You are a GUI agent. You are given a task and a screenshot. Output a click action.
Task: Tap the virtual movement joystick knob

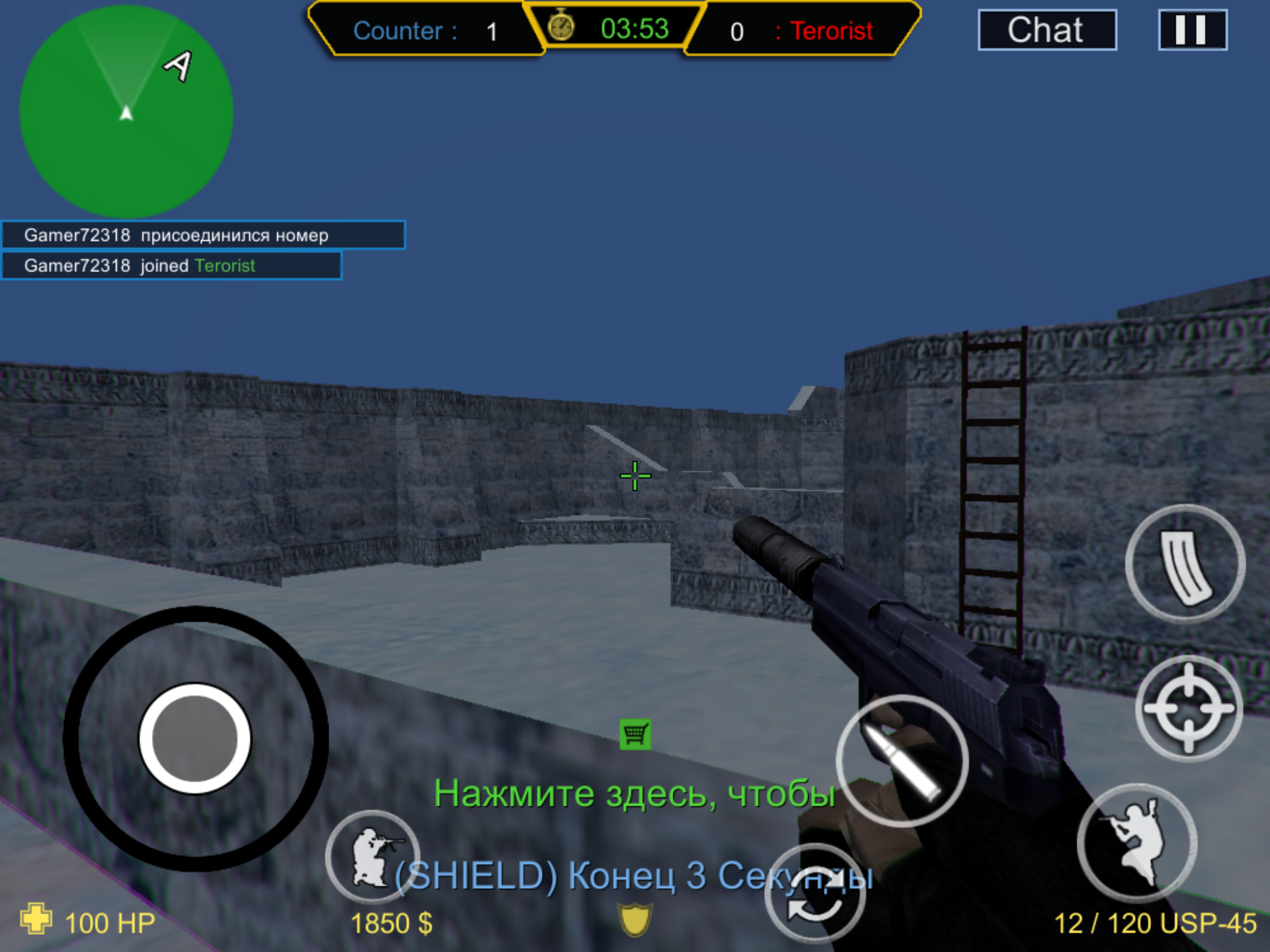point(195,738)
